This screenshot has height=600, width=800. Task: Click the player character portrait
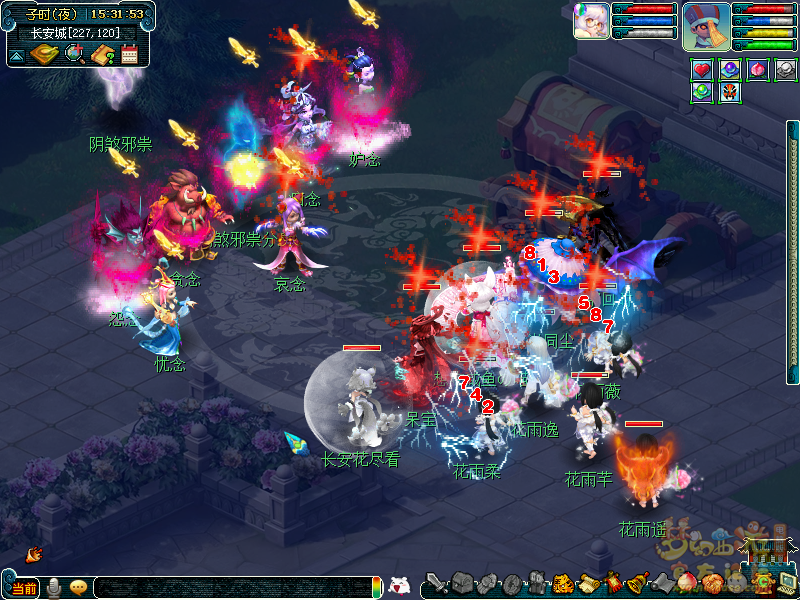point(707,25)
